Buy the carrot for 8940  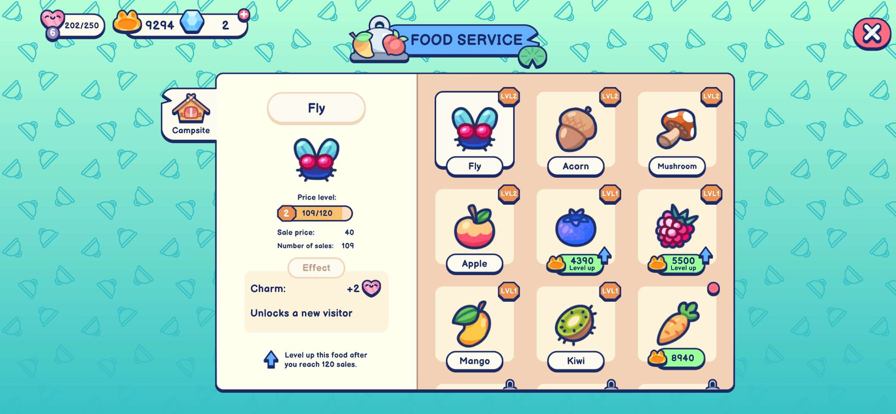[677, 358]
